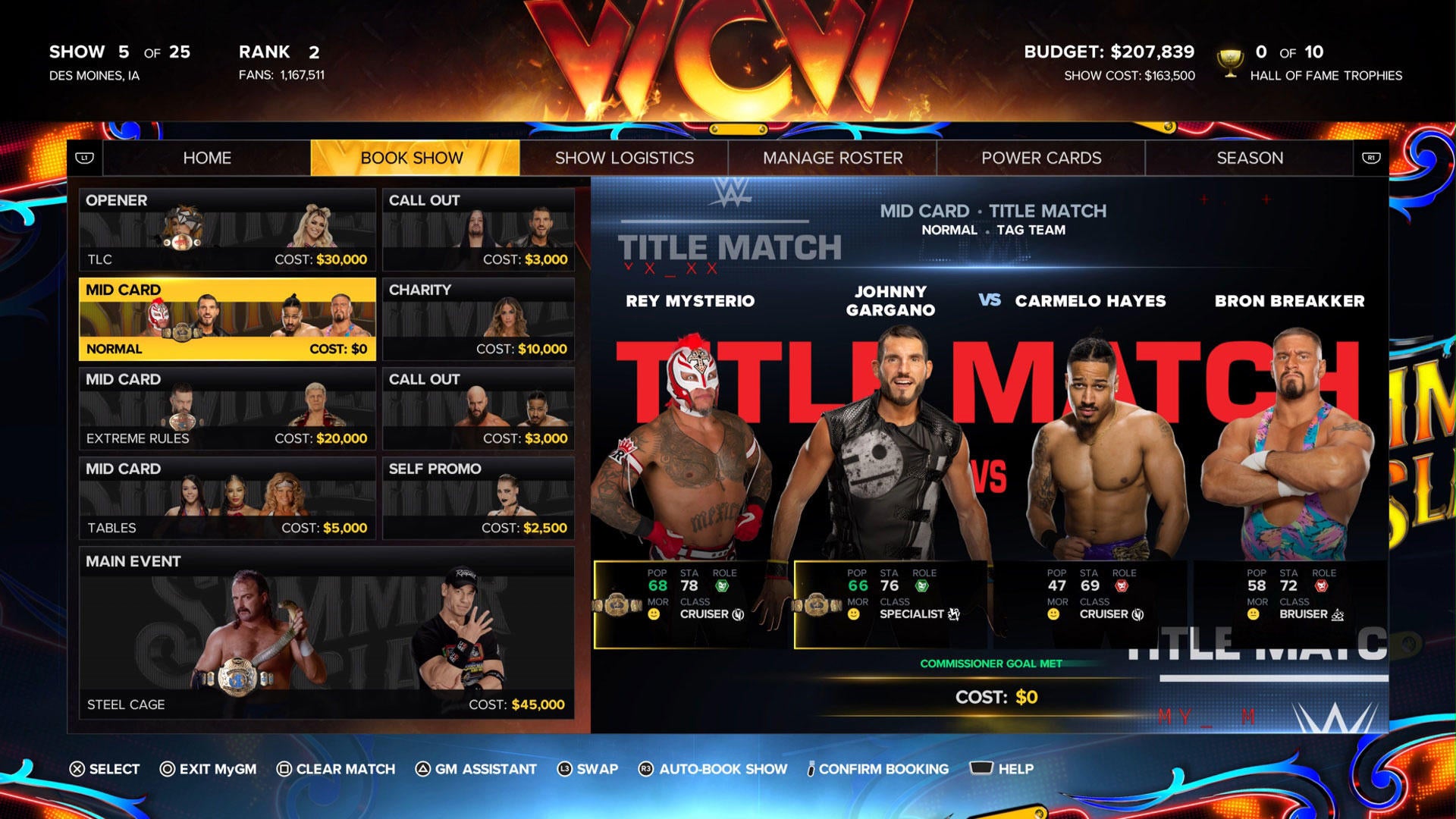Open the Season tab
The image size is (1456, 819).
(x=1250, y=158)
